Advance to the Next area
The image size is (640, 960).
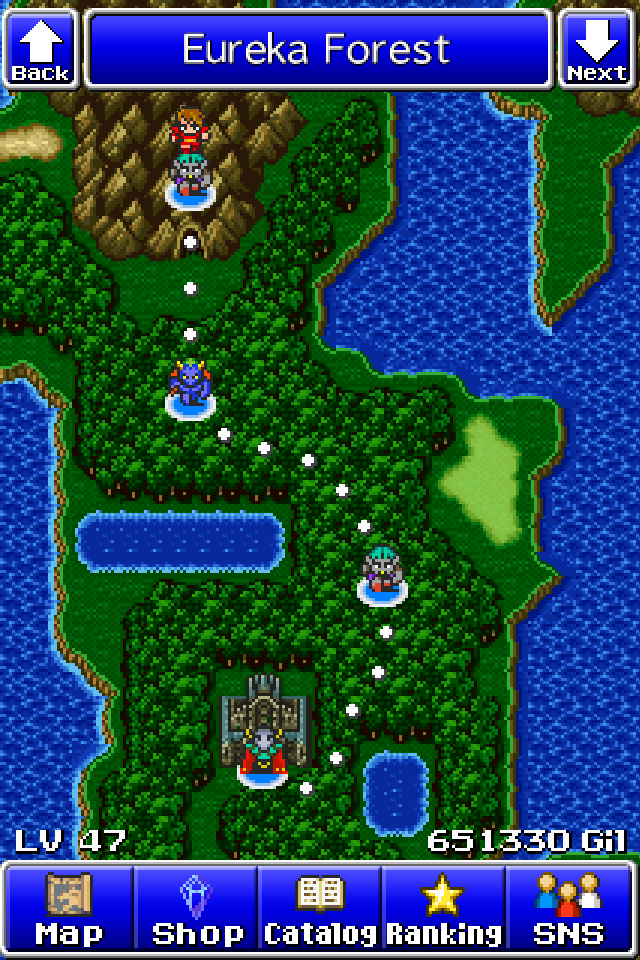(598, 48)
